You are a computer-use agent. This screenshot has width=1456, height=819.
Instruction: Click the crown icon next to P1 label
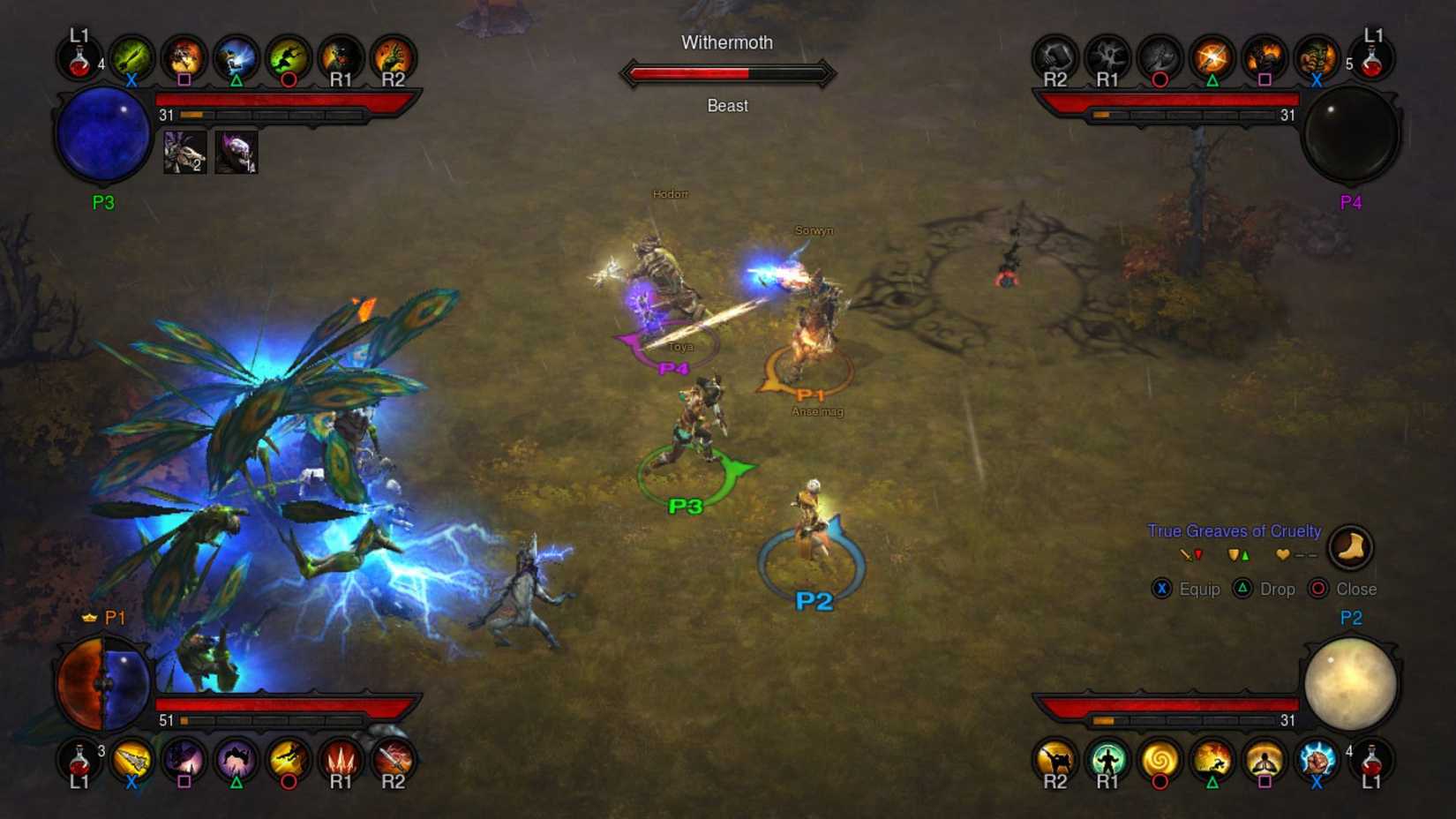88,618
